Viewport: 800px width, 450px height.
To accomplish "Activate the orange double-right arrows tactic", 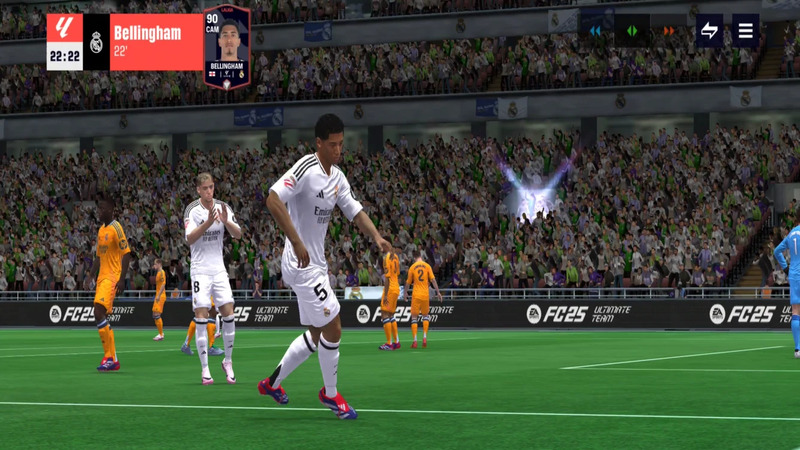I will pyautogui.click(x=668, y=31).
